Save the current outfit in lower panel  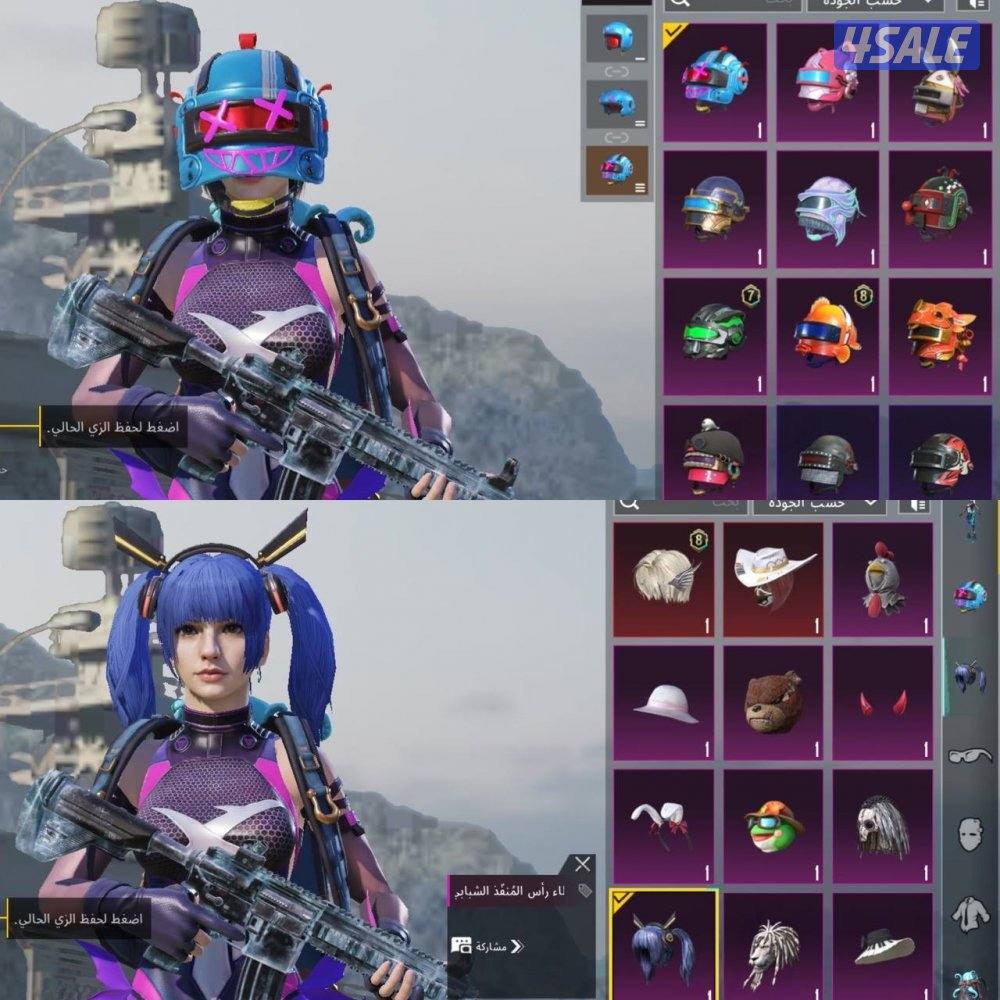(x=80, y=918)
